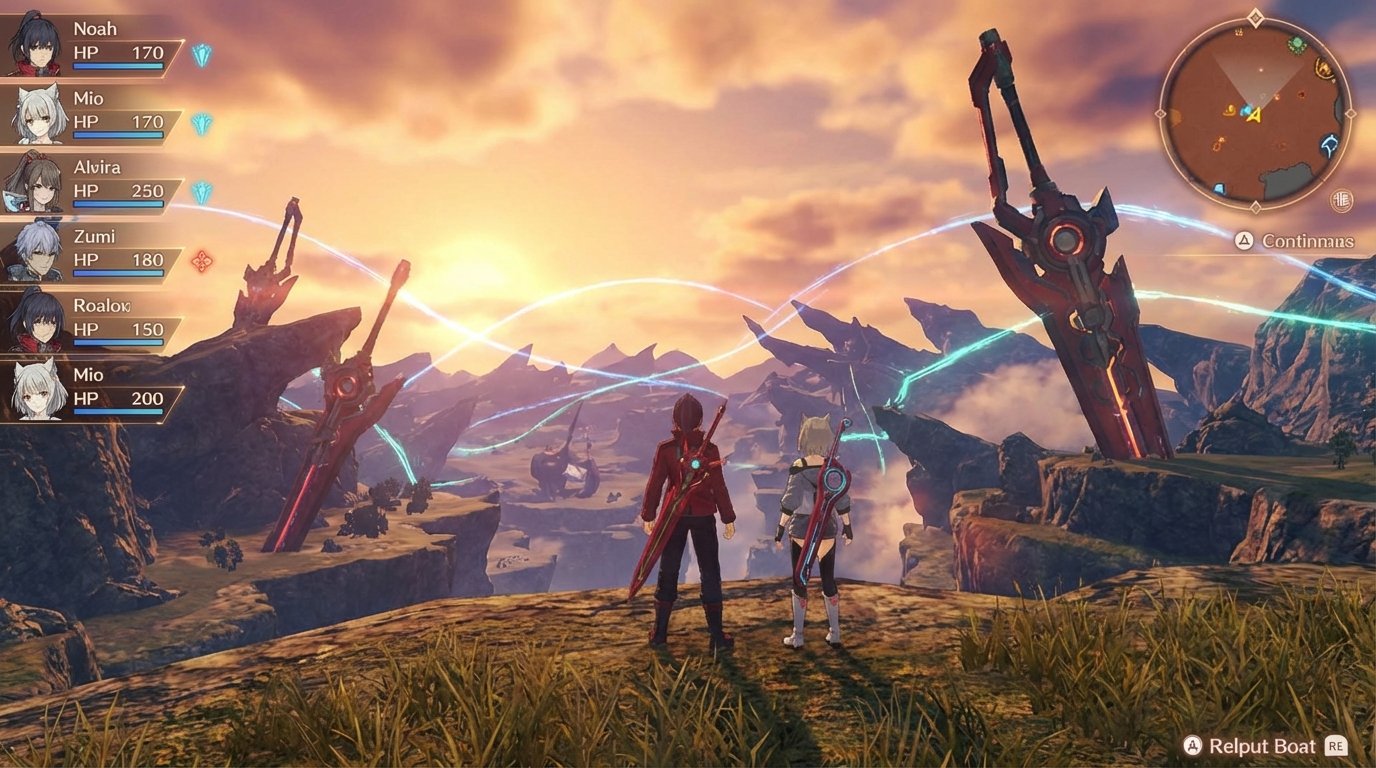Click the yellow player arrow on the minimap

point(1253,117)
